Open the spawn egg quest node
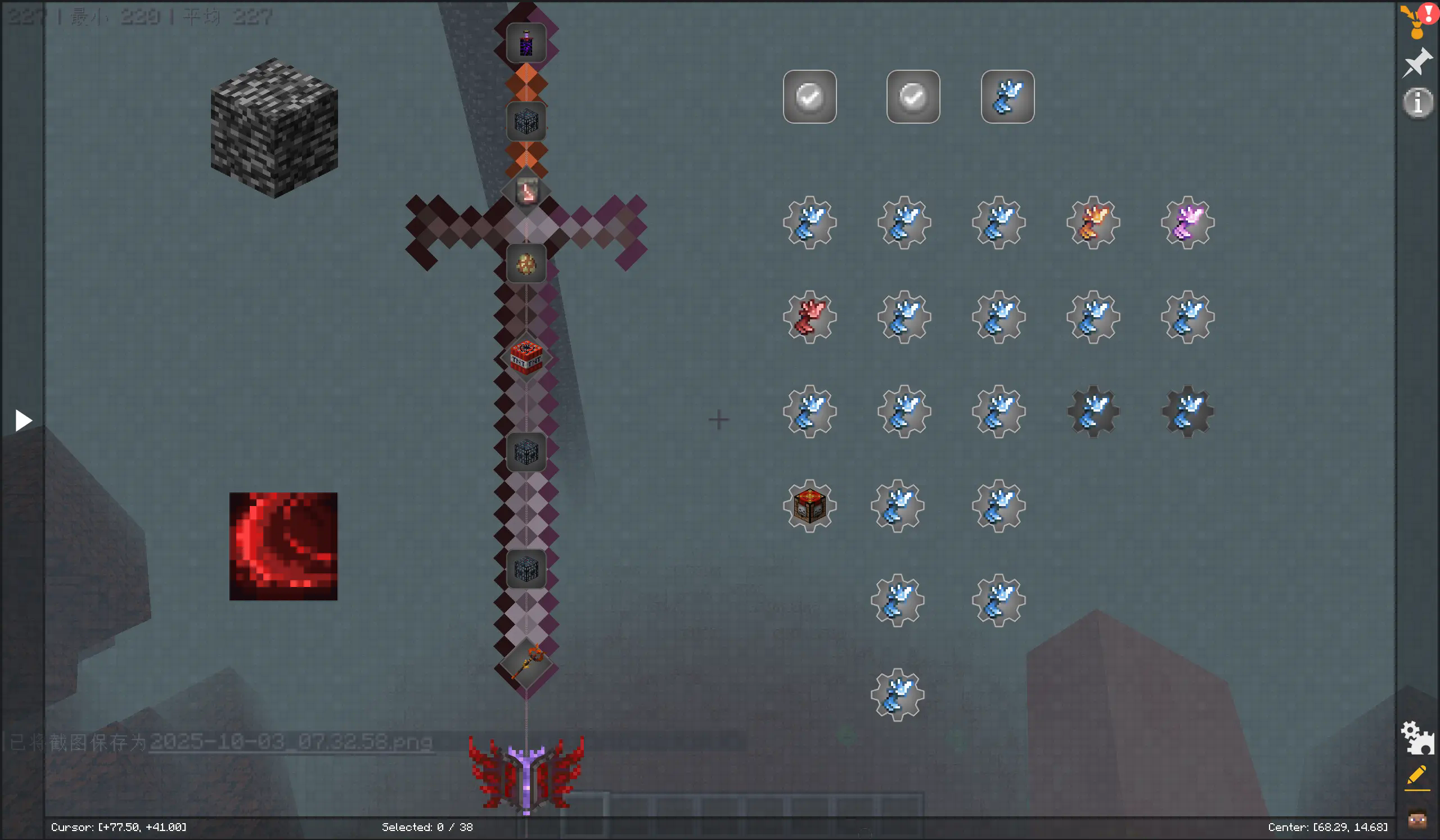This screenshot has width=1440, height=840. [x=526, y=264]
